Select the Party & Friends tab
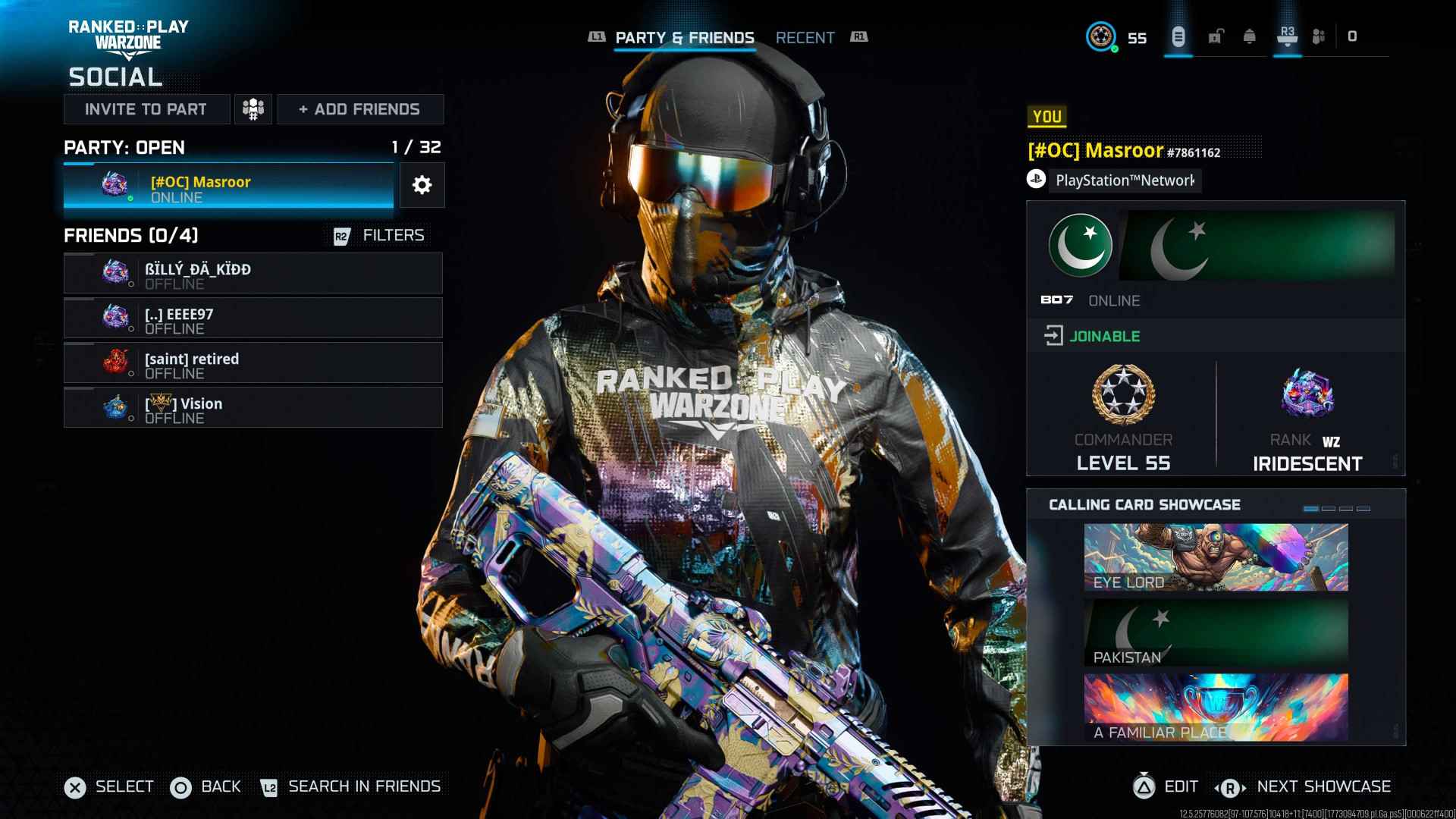 [x=684, y=37]
